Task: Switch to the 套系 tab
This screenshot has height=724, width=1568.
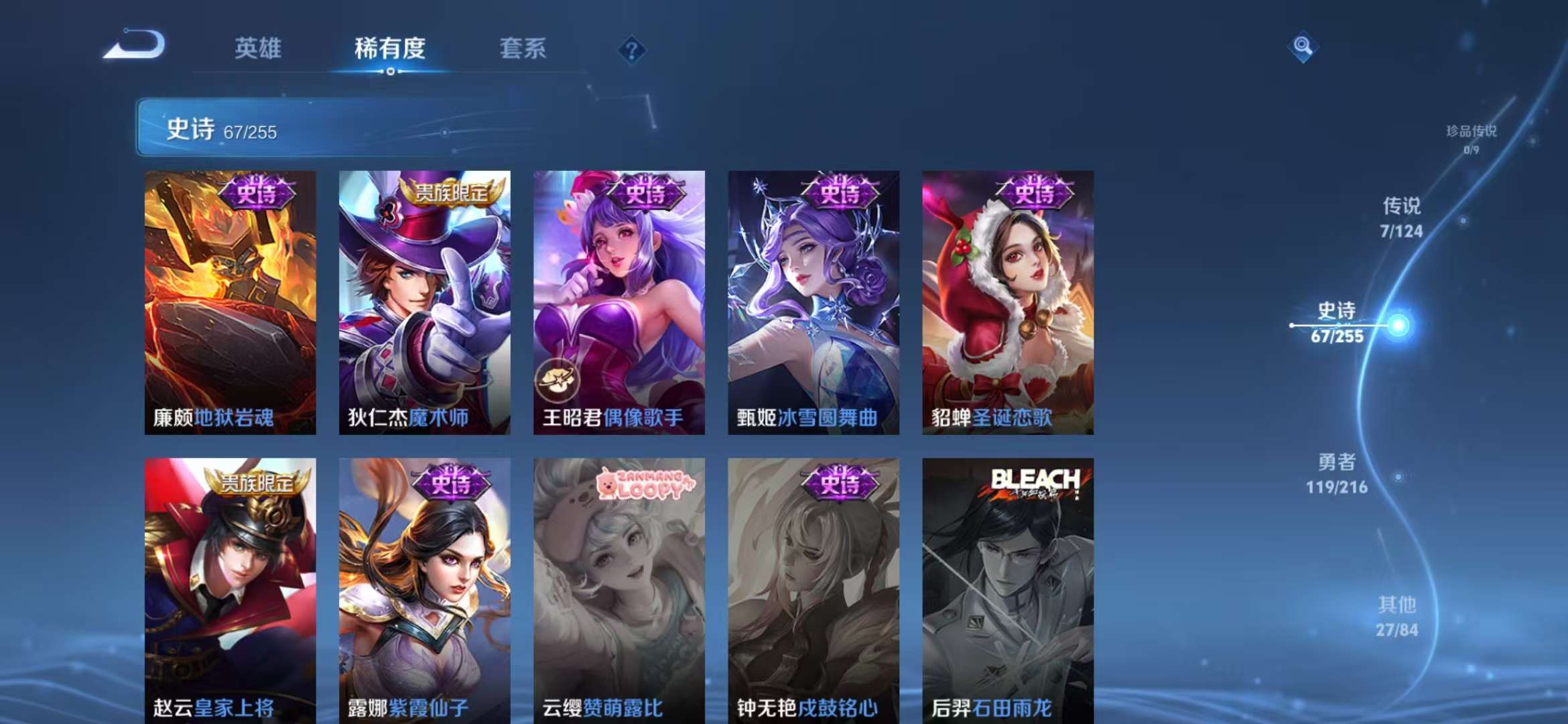Action: point(522,49)
